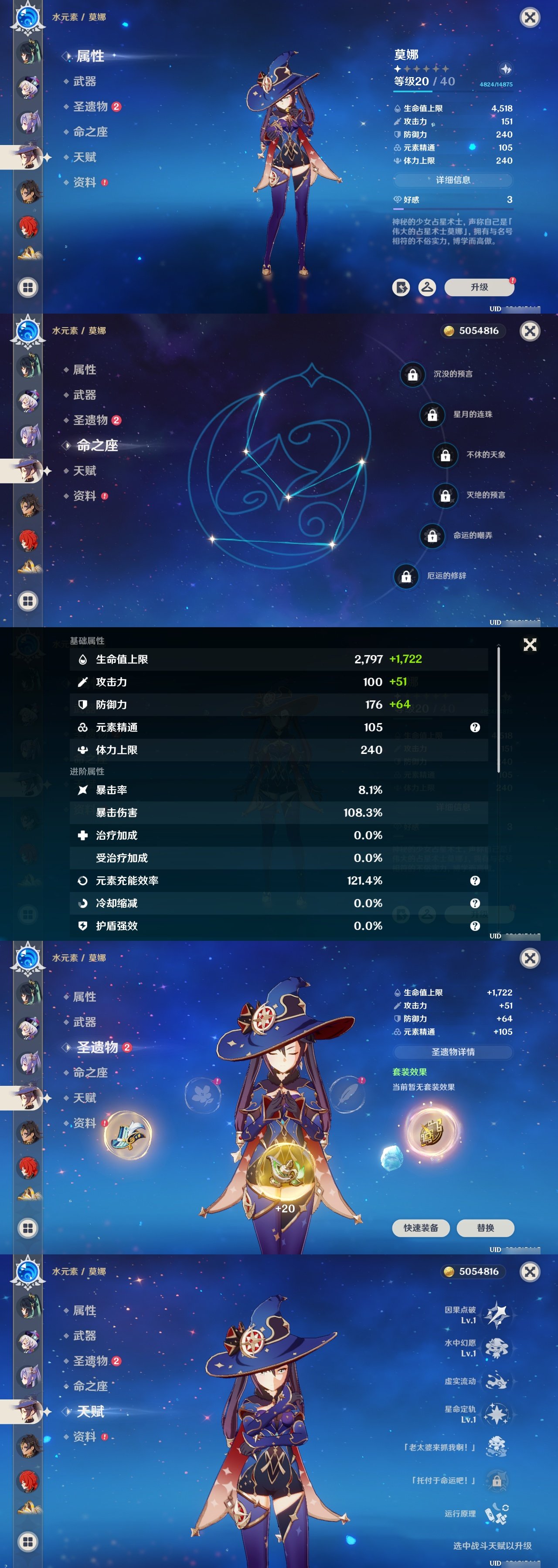This screenshot has width=558, height=1568.
Task: Click the question mark beside 元素精通
Action: (475, 727)
